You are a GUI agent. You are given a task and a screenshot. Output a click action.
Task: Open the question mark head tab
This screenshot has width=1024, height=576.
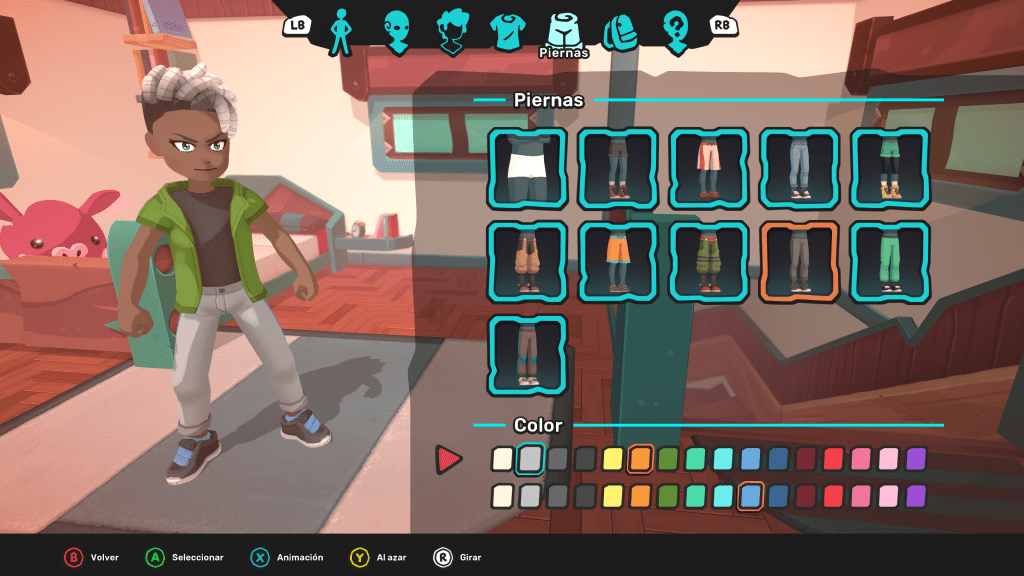(x=676, y=30)
